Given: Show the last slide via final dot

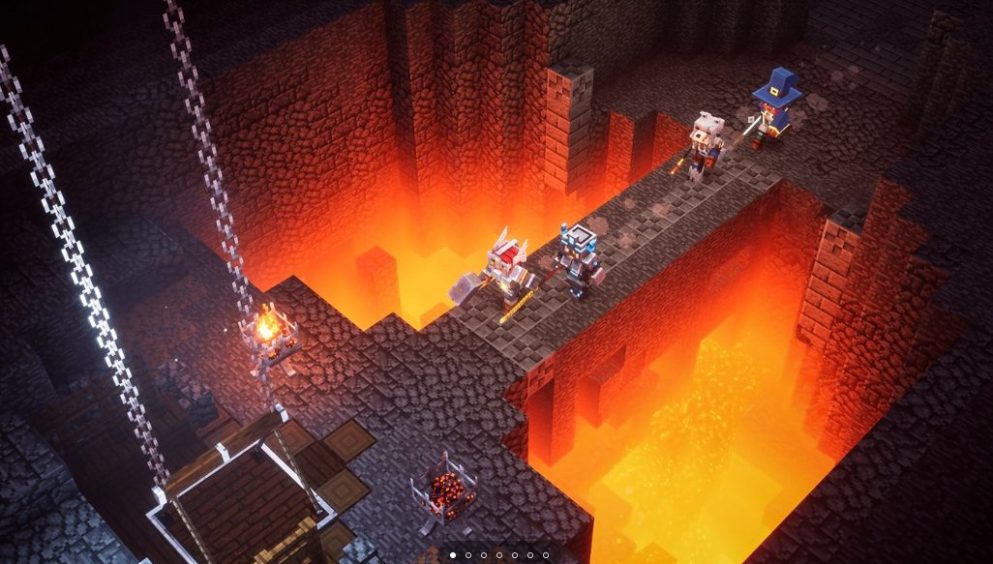Looking at the screenshot, I should (545, 554).
